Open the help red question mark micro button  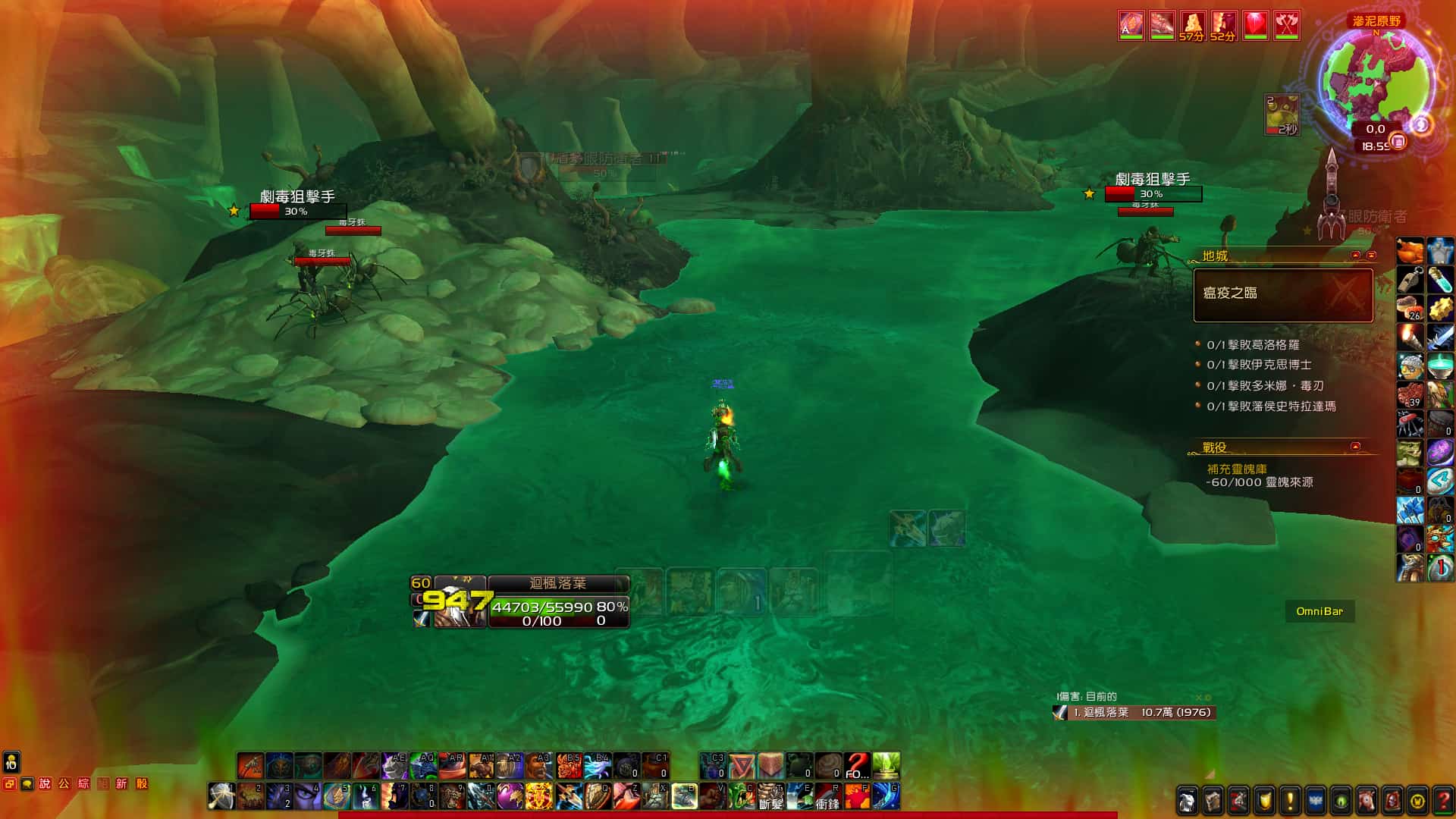[1443, 800]
